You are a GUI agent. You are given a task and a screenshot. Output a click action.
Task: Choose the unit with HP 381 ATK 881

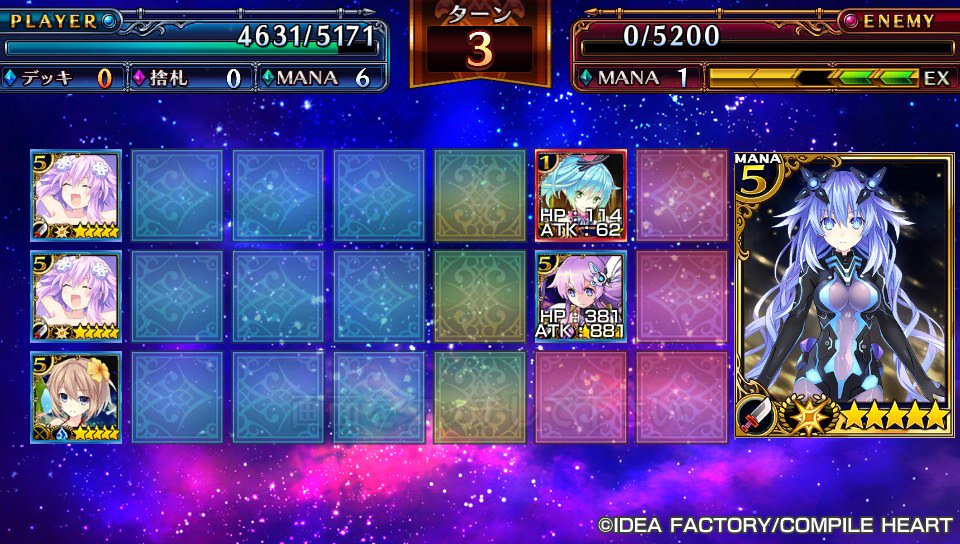(581, 296)
